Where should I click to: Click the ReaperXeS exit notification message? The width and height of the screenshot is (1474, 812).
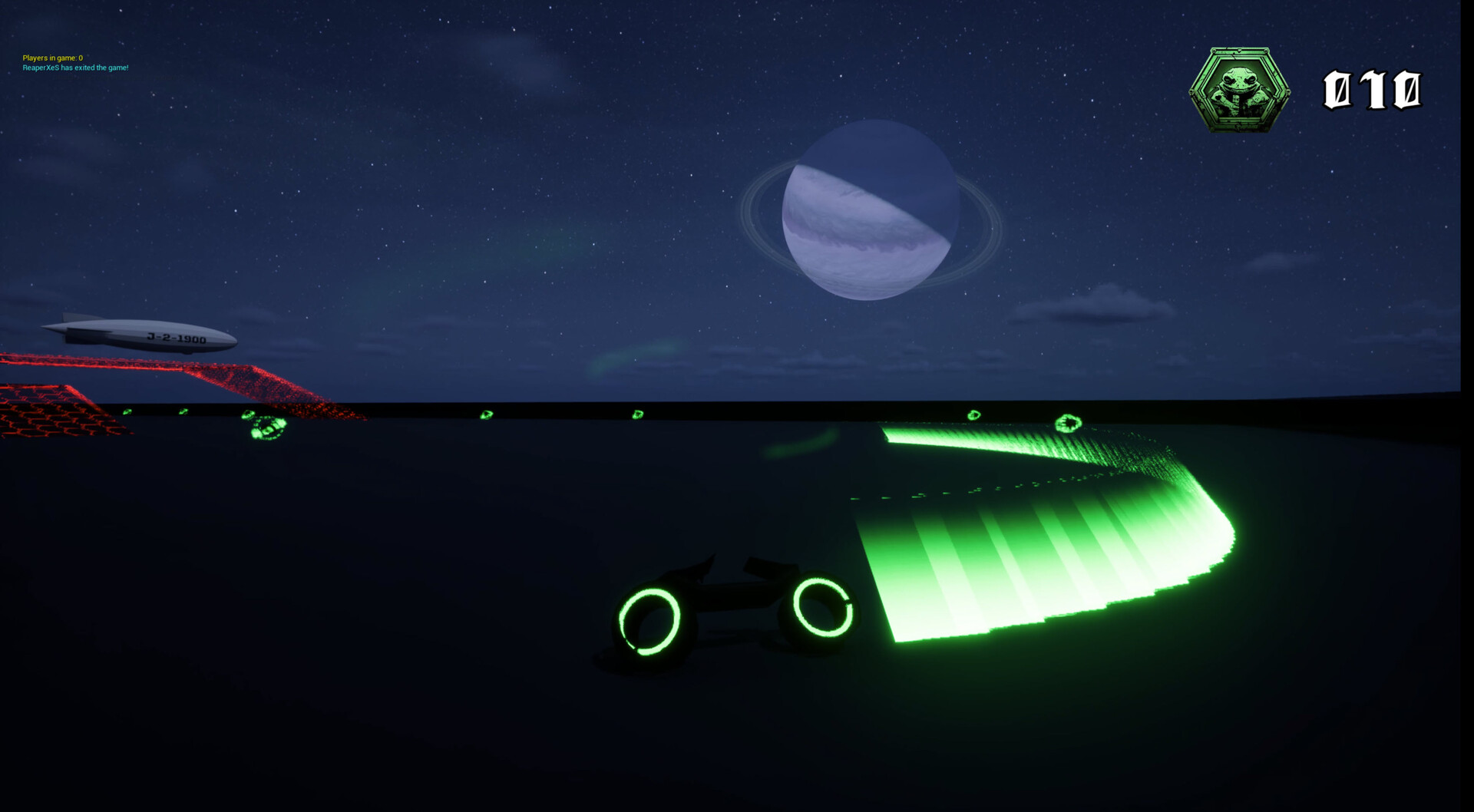[75, 68]
